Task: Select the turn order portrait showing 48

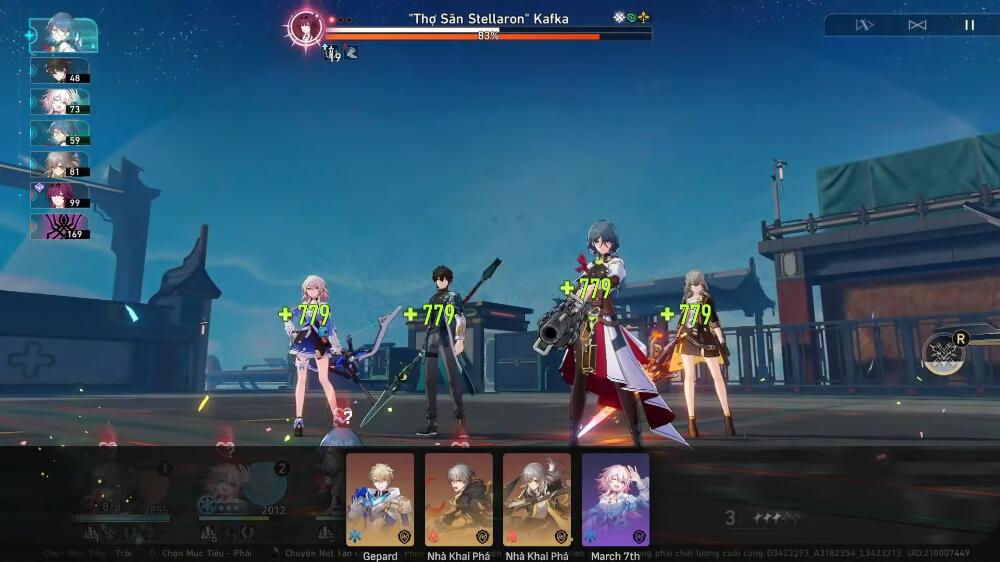Action: (60, 70)
